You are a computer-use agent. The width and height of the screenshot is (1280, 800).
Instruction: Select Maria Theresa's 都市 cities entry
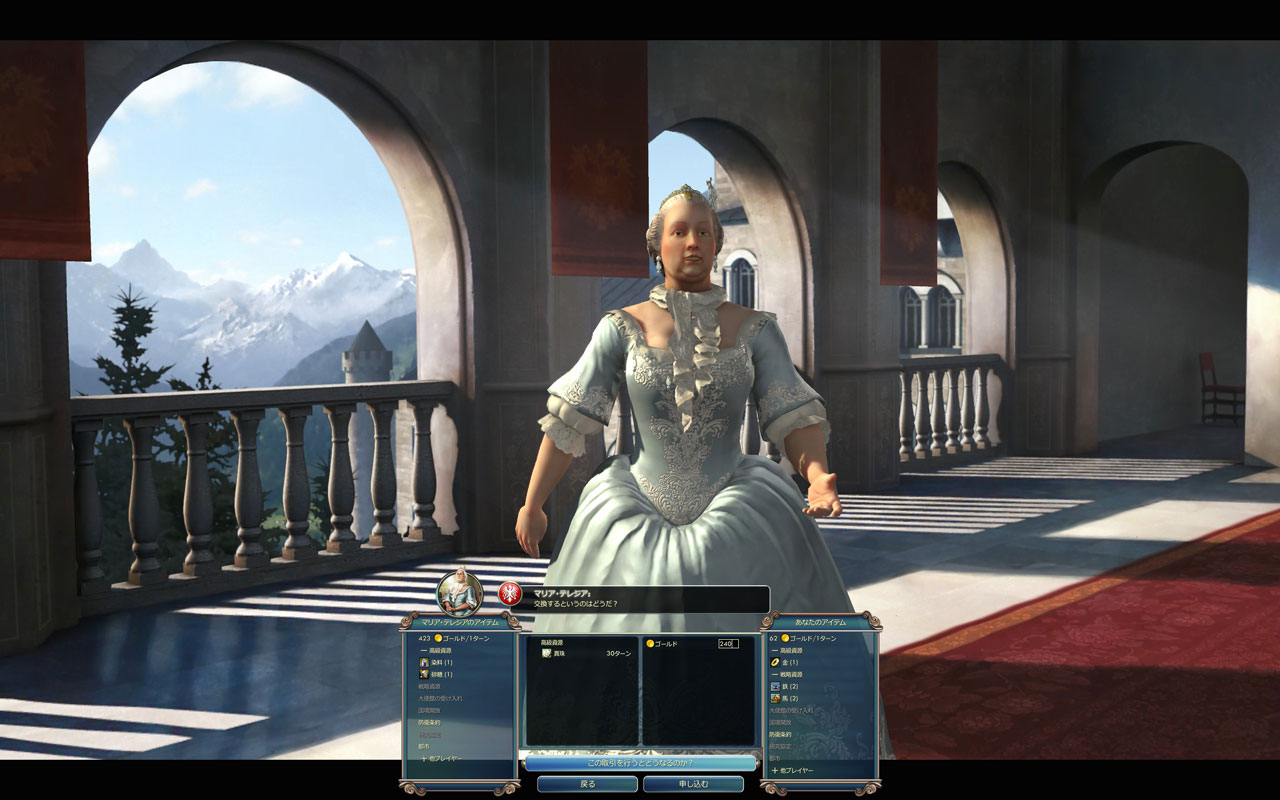coord(424,746)
